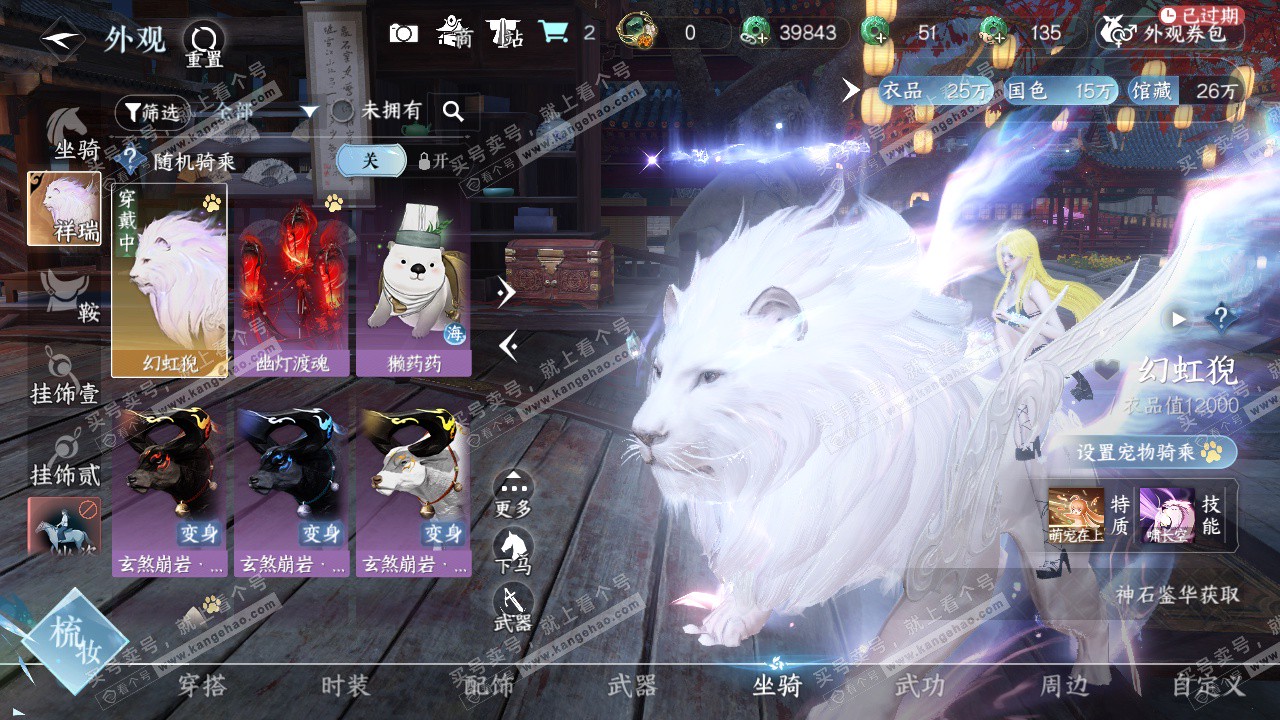The image size is (1280, 720).
Task: Open the shopping cart
Action: coord(552,33)
